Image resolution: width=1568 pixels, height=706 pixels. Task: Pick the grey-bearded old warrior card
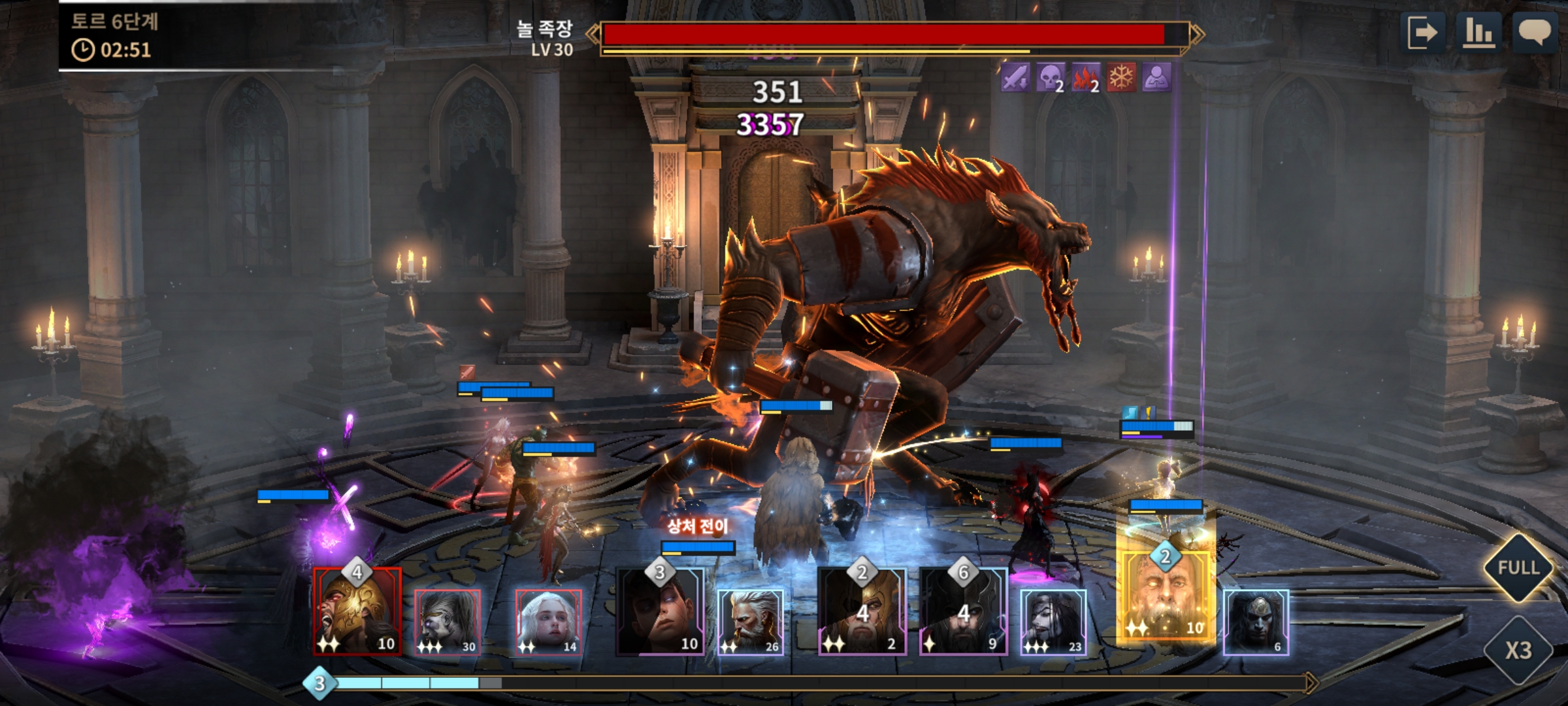[750, 621]
